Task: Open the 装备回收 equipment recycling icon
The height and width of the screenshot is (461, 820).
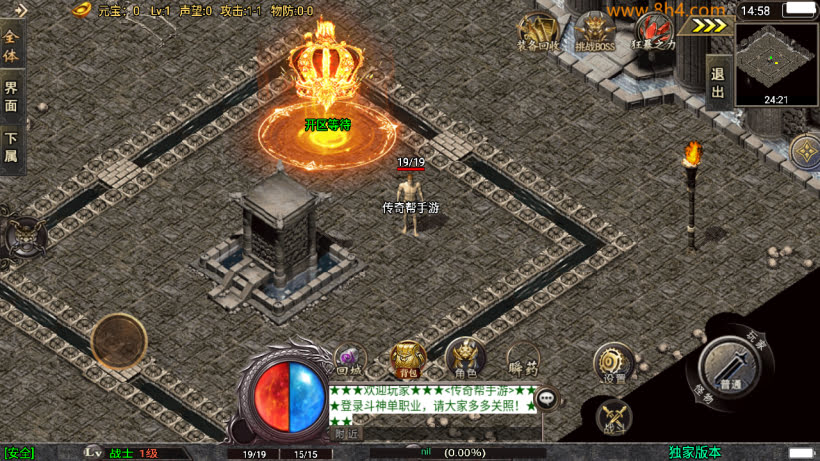Action: (538, 32)
